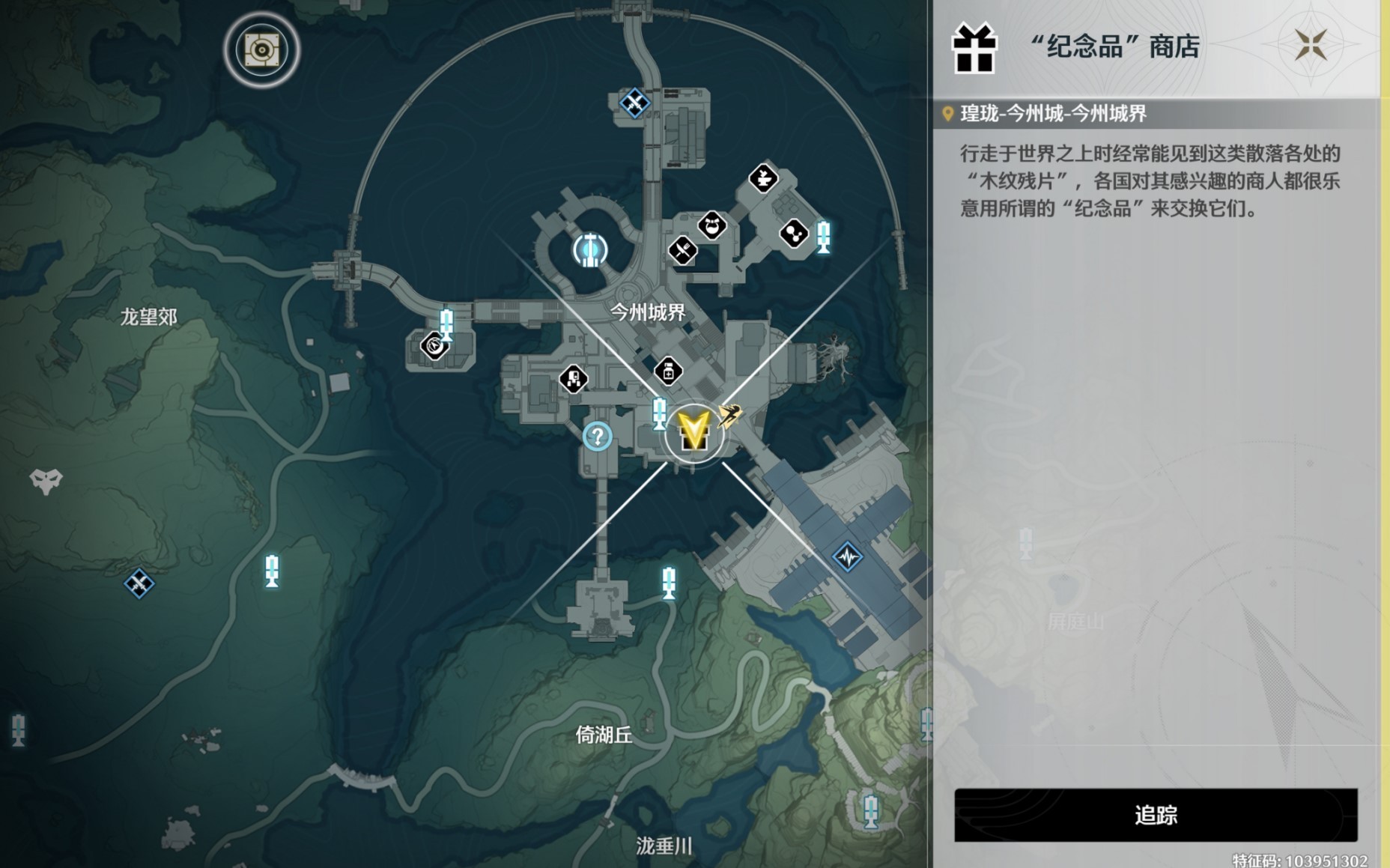This screenshot has height=868, width=1390.
Task: Select the blue question mark unknown point
Action: click(598, 437)
